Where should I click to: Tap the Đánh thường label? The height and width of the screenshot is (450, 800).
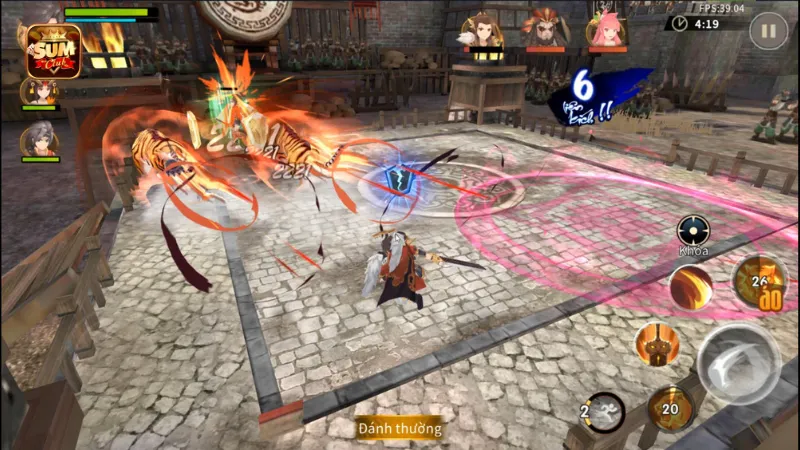coord(399,428)
